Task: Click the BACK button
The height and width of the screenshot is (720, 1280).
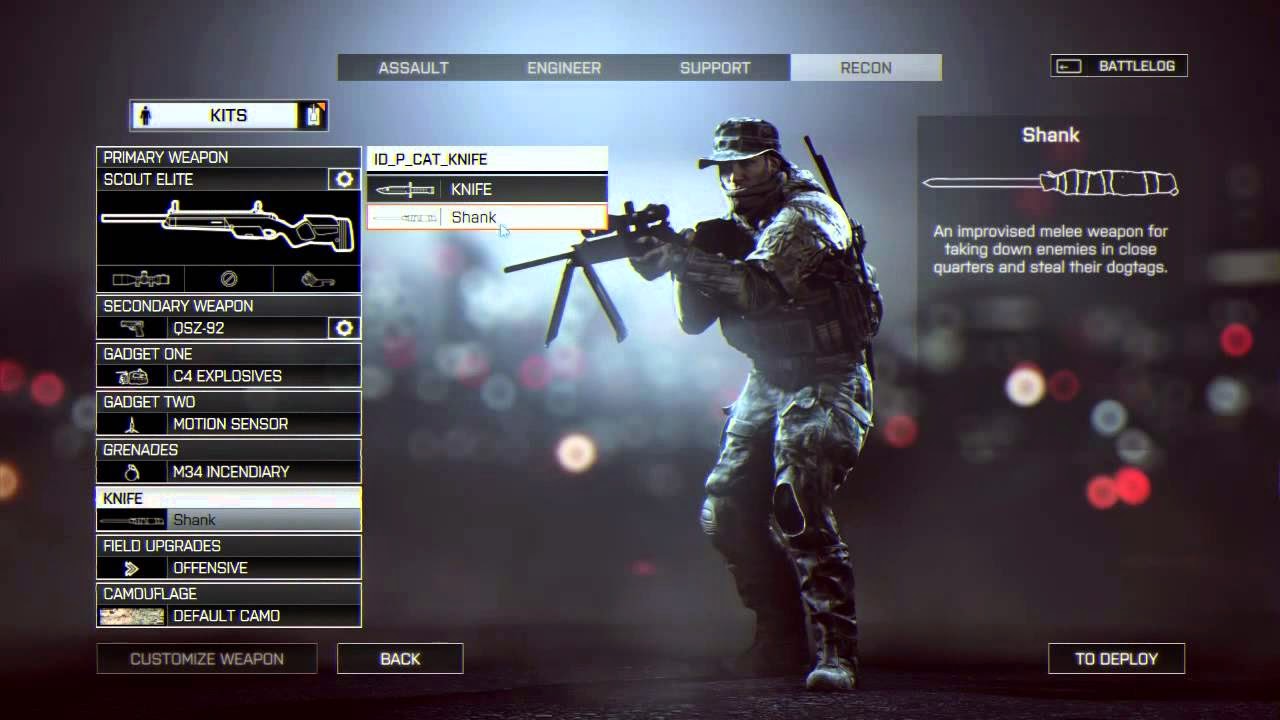Action: tap(400, 658)
